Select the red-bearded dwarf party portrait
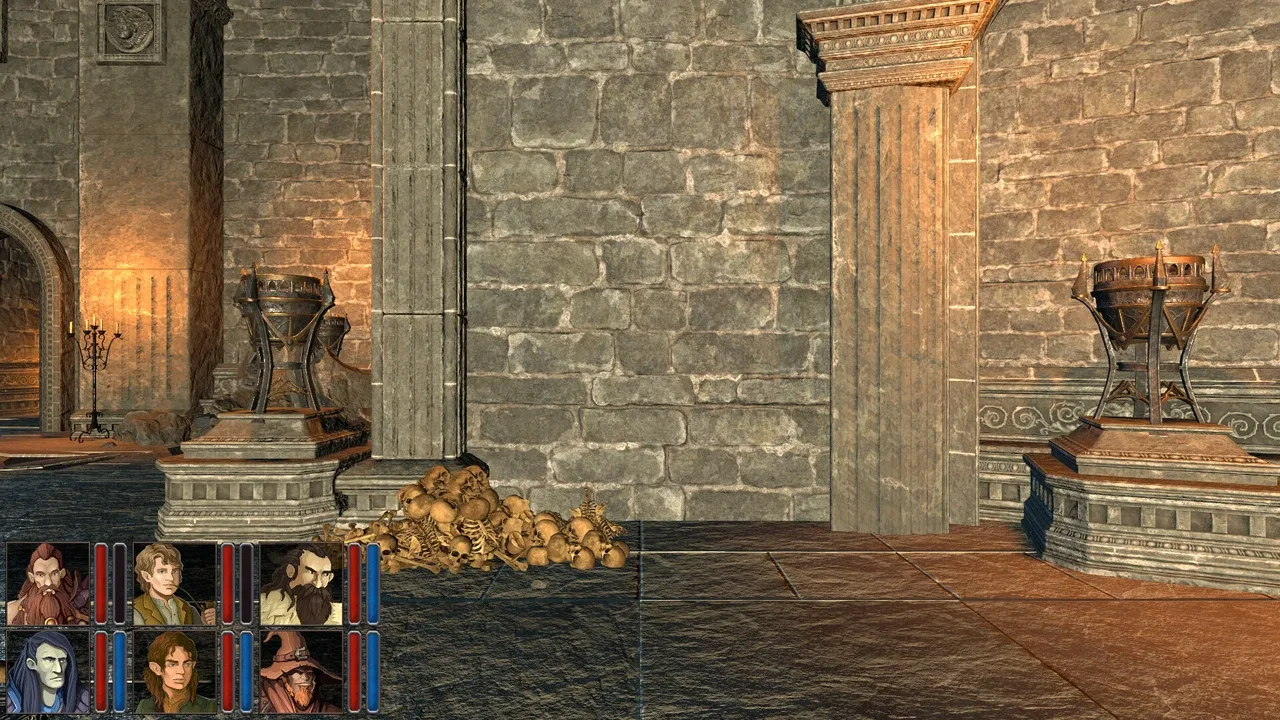Viewport: 1280px width, 720px height. point(48,584)
